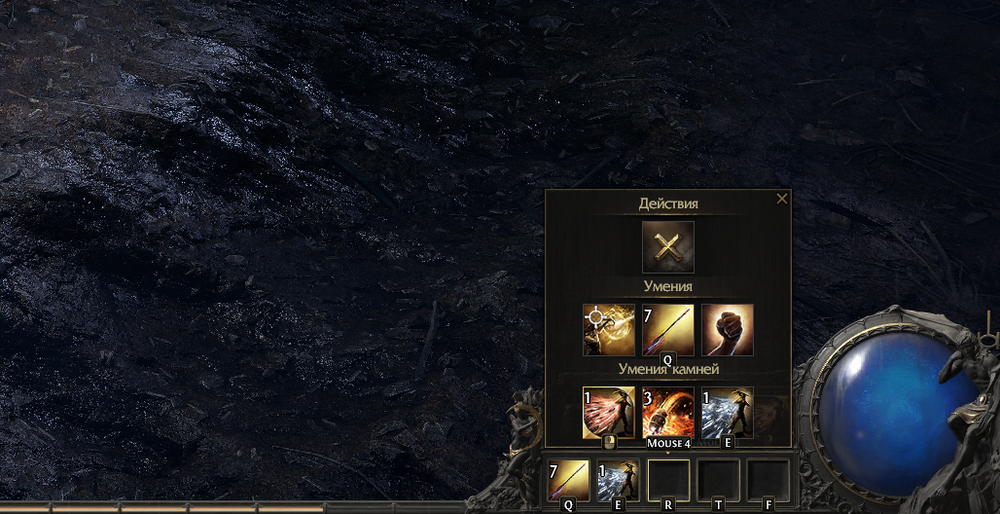Click the Q hotbar slot with the spear
The height and width of the screenshot is (514, 1000).
(569, 480)
